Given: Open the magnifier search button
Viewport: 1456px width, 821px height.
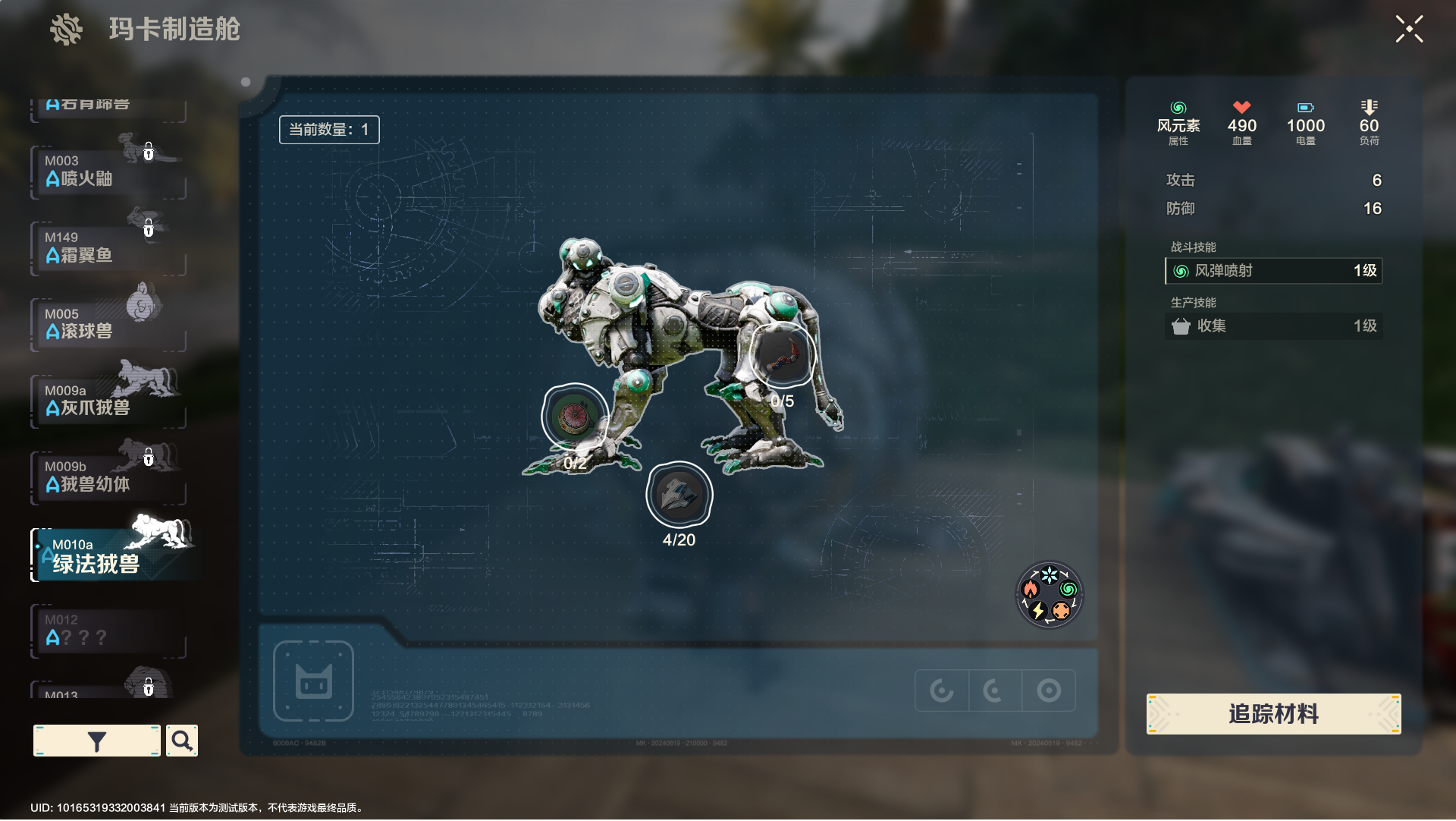Looking at the screenshot, I should 182,741.
